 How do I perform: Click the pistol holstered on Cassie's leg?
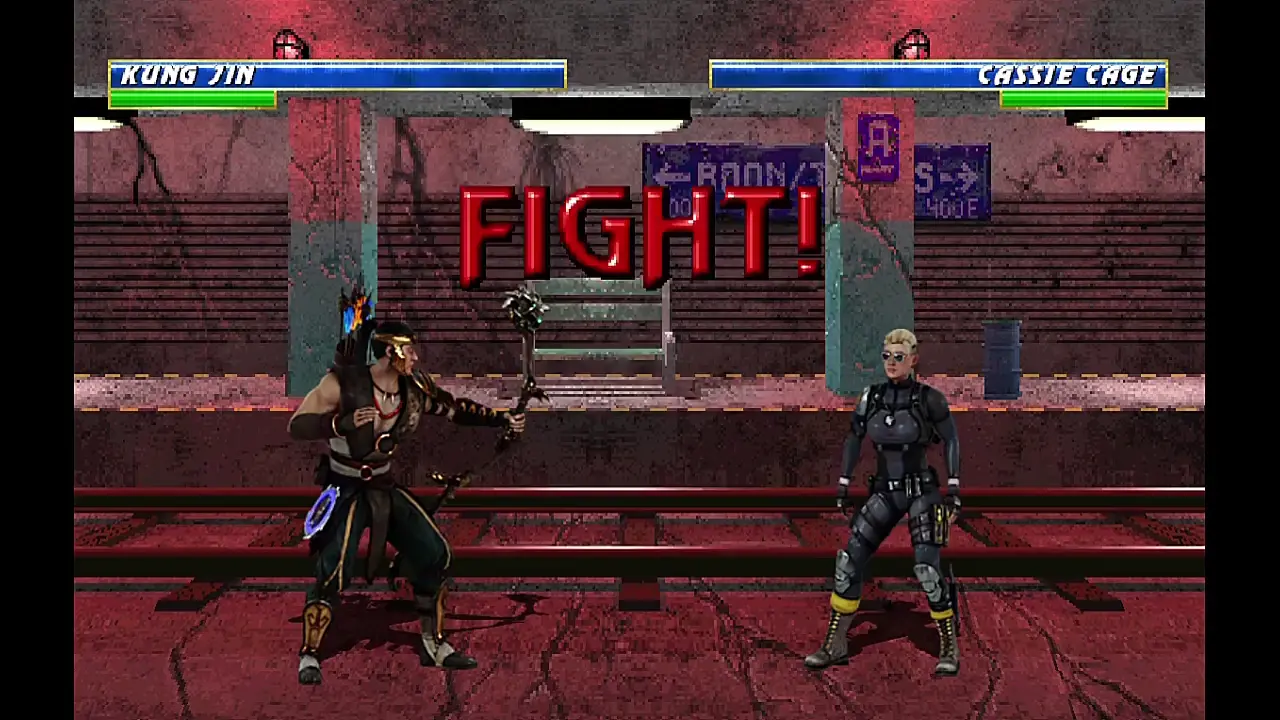click(x=941, y=520)
